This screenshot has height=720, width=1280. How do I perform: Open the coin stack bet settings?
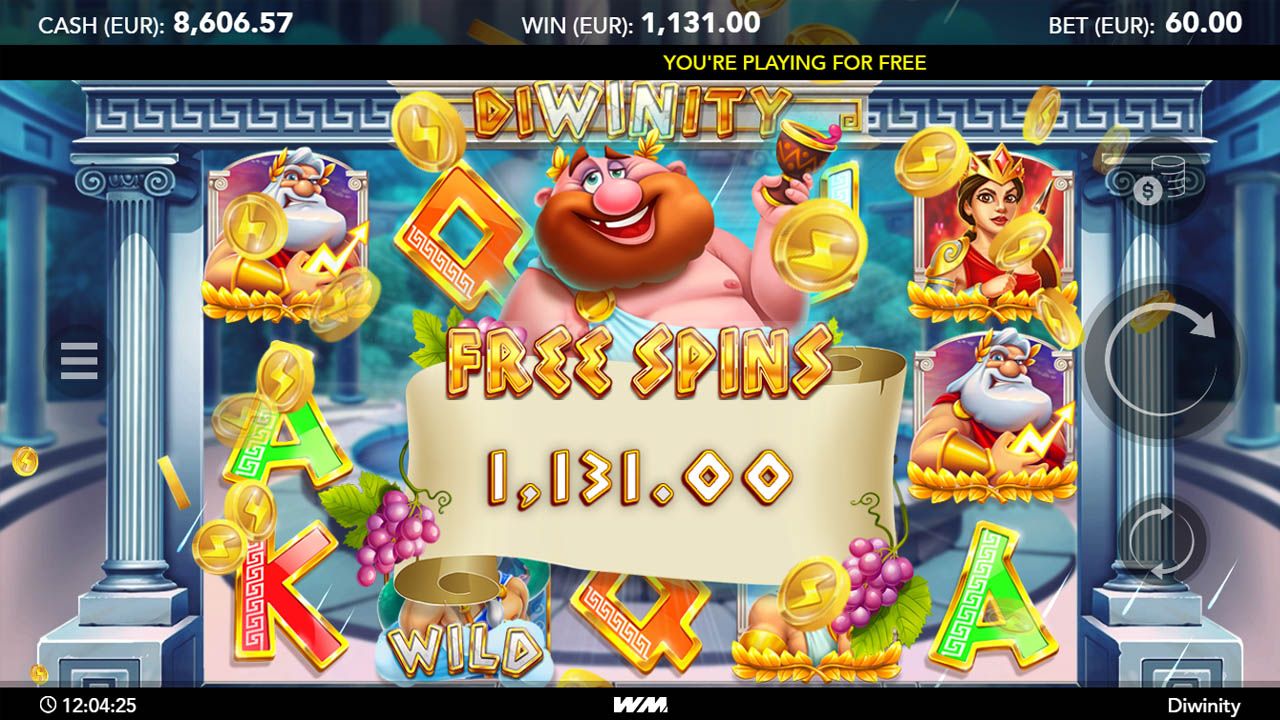click(x=1160, y=182)
